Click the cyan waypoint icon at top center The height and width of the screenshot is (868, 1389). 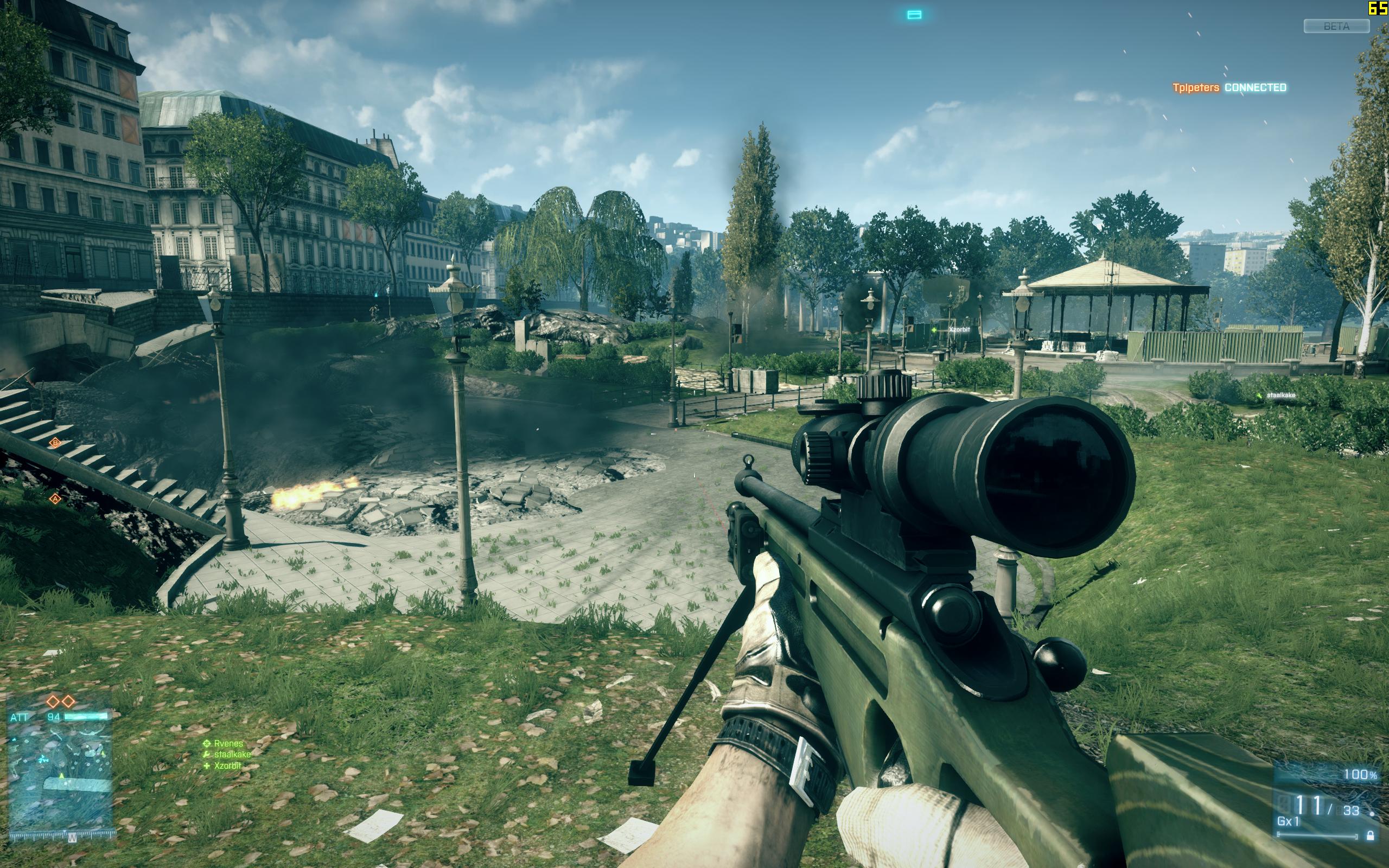914,15
